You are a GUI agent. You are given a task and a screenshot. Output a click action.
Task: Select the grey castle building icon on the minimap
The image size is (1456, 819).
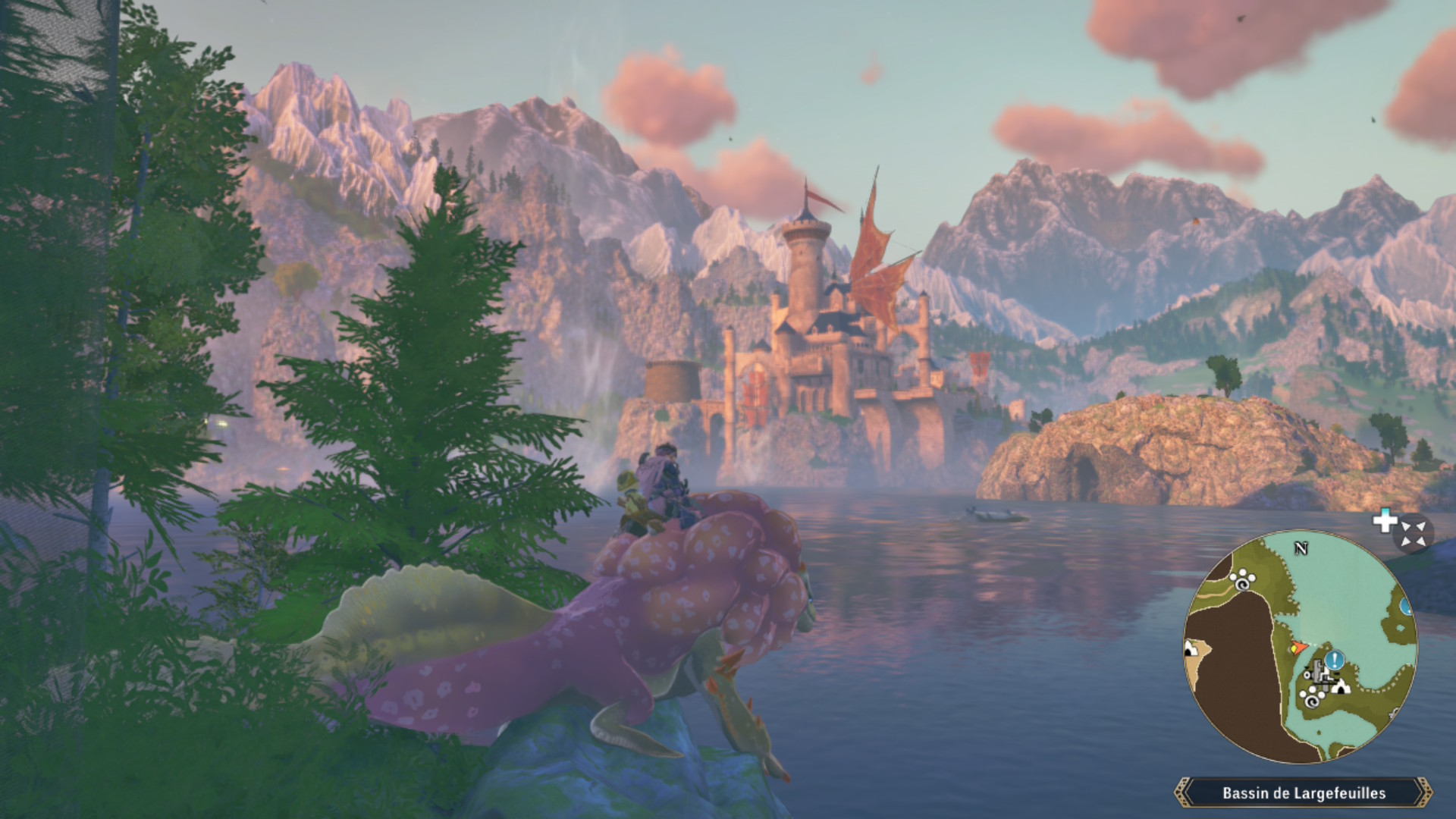[x=1318, y=673]
